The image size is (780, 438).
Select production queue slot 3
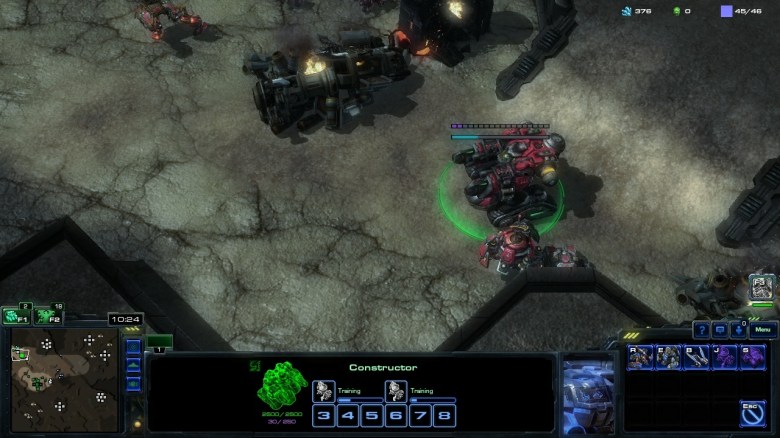(x=323, y=415)
